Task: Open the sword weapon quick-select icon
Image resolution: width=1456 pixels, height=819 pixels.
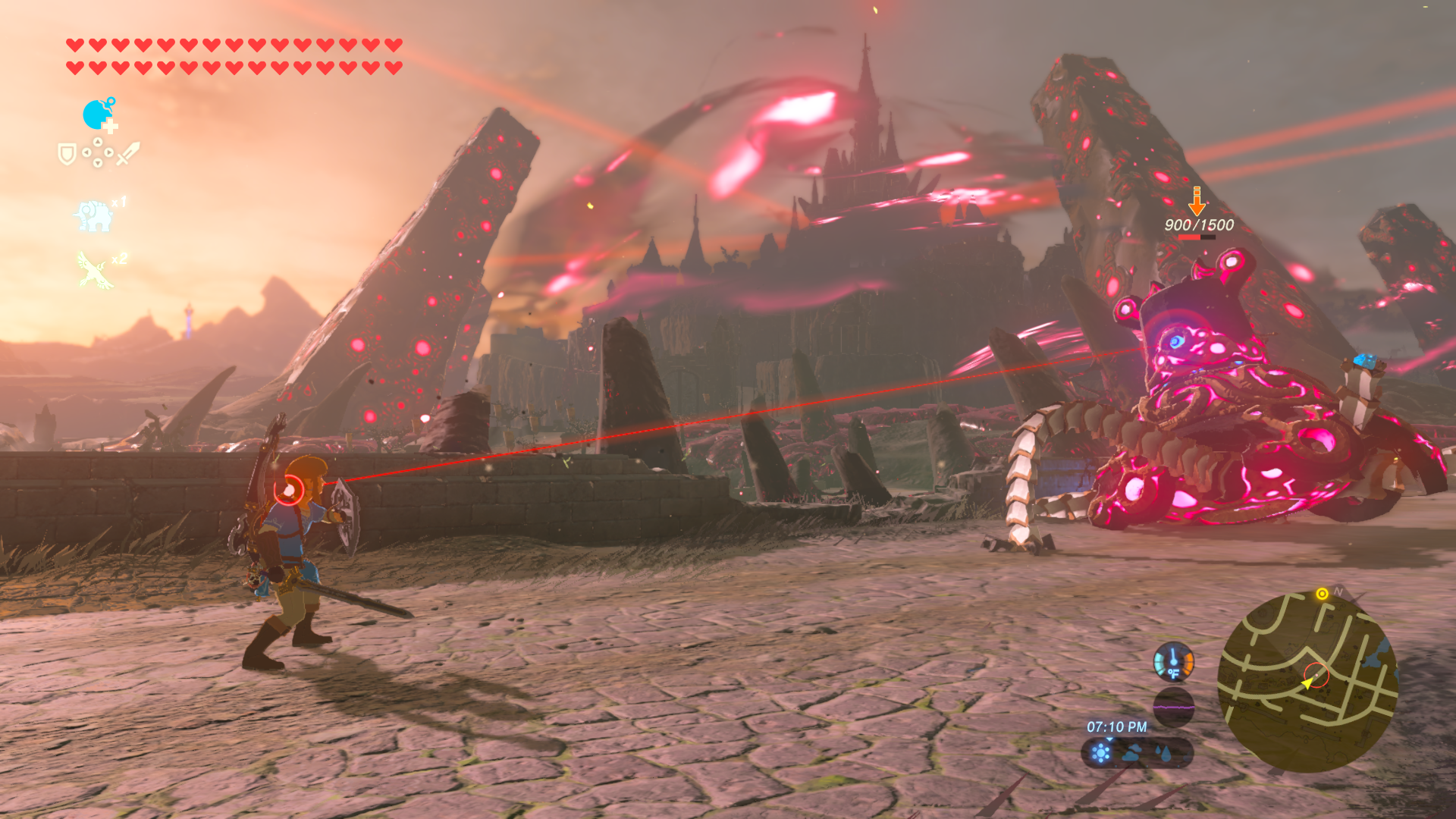Action: click(x=127, y=153)
